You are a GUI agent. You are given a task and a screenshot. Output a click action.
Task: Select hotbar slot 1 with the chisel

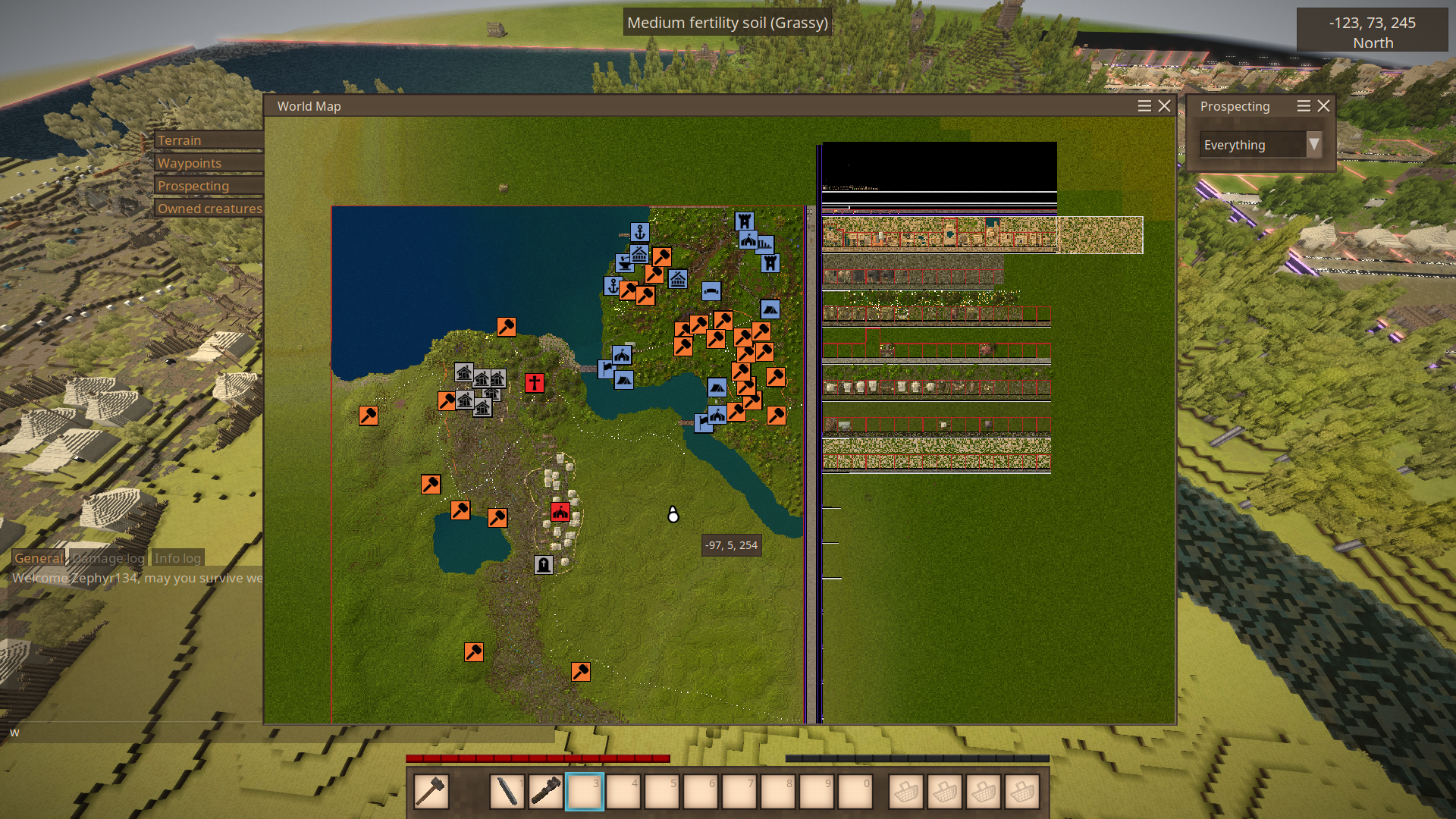(507, 792)
